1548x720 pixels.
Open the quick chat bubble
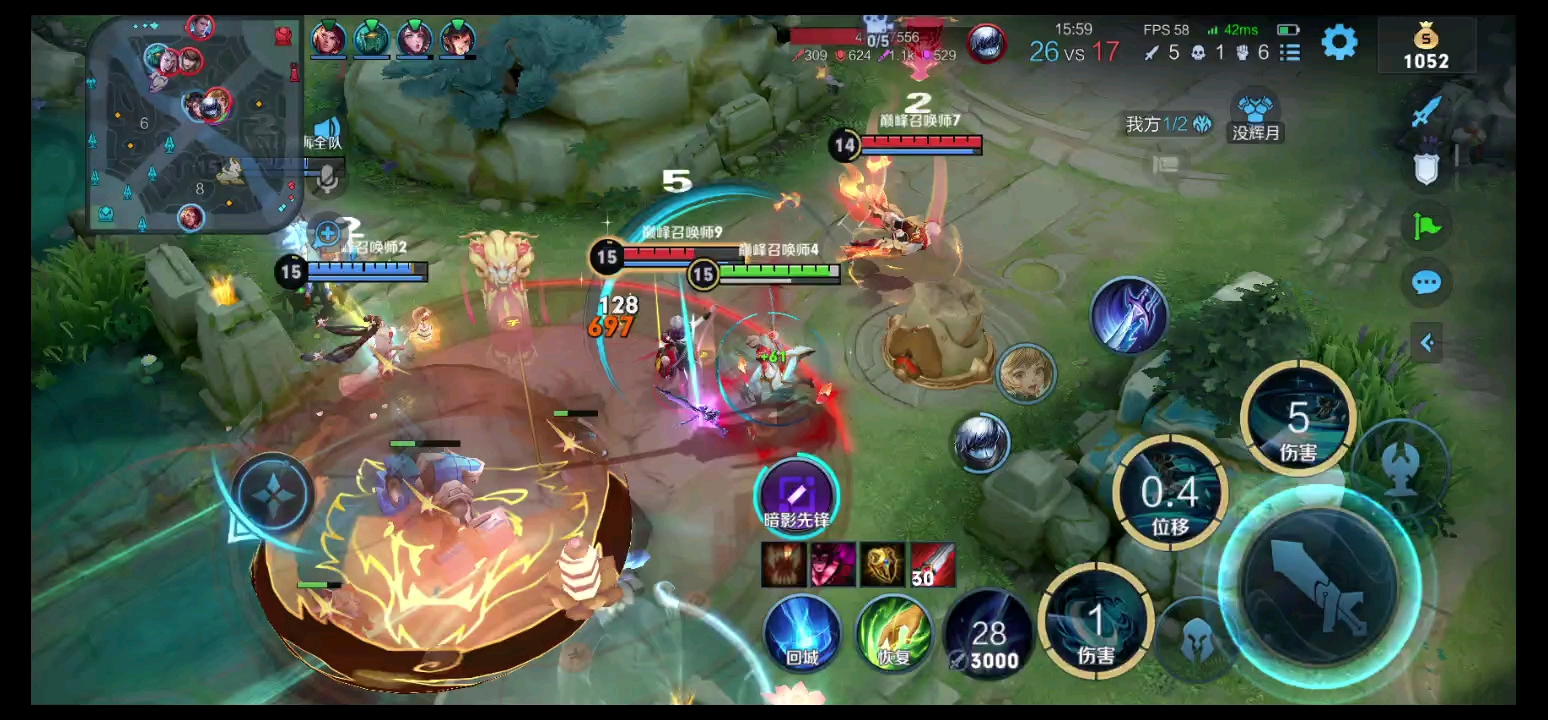(x=1427, y=283)
